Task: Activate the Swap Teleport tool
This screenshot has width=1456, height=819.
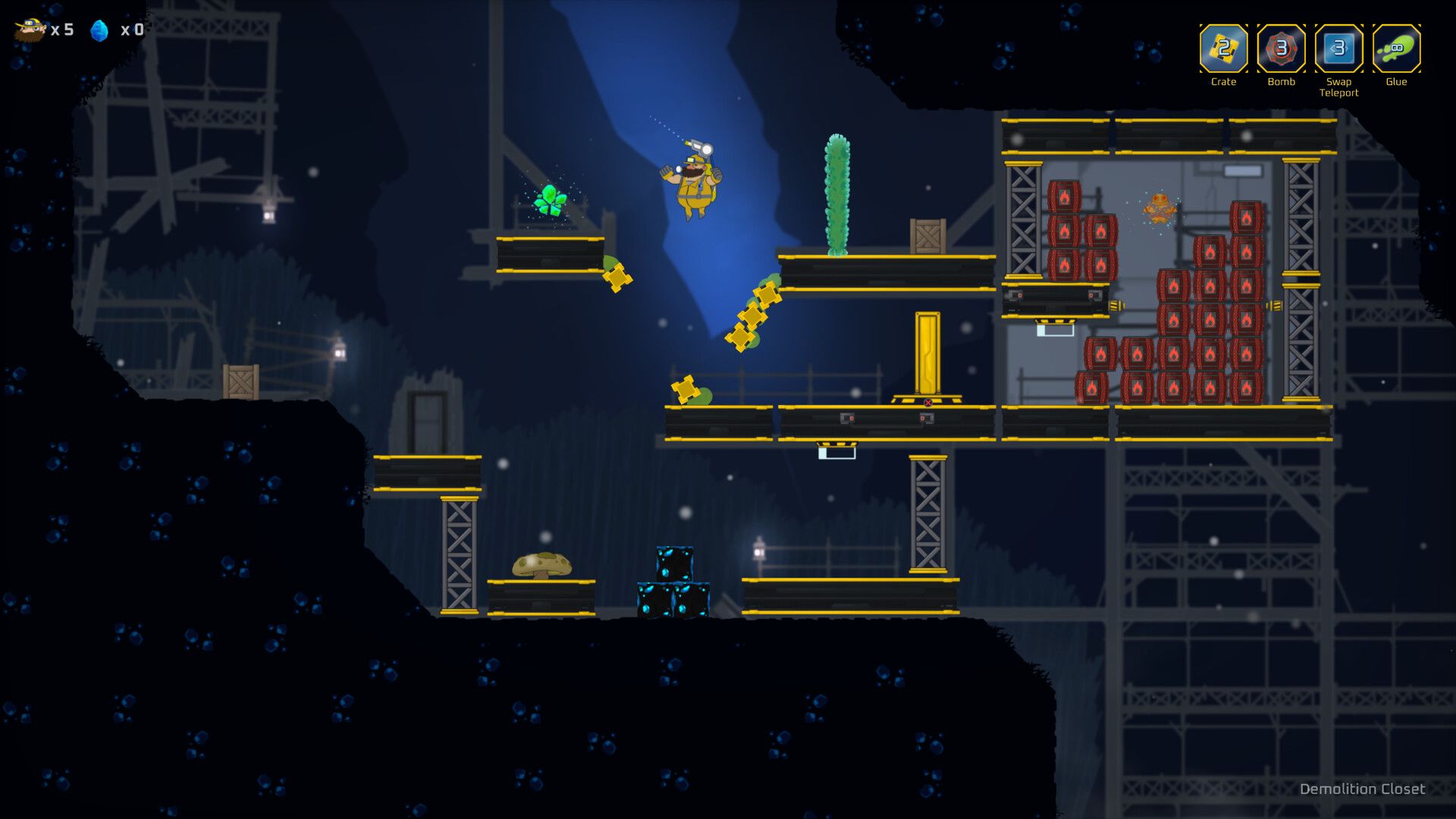Action: pos(1338,49)
